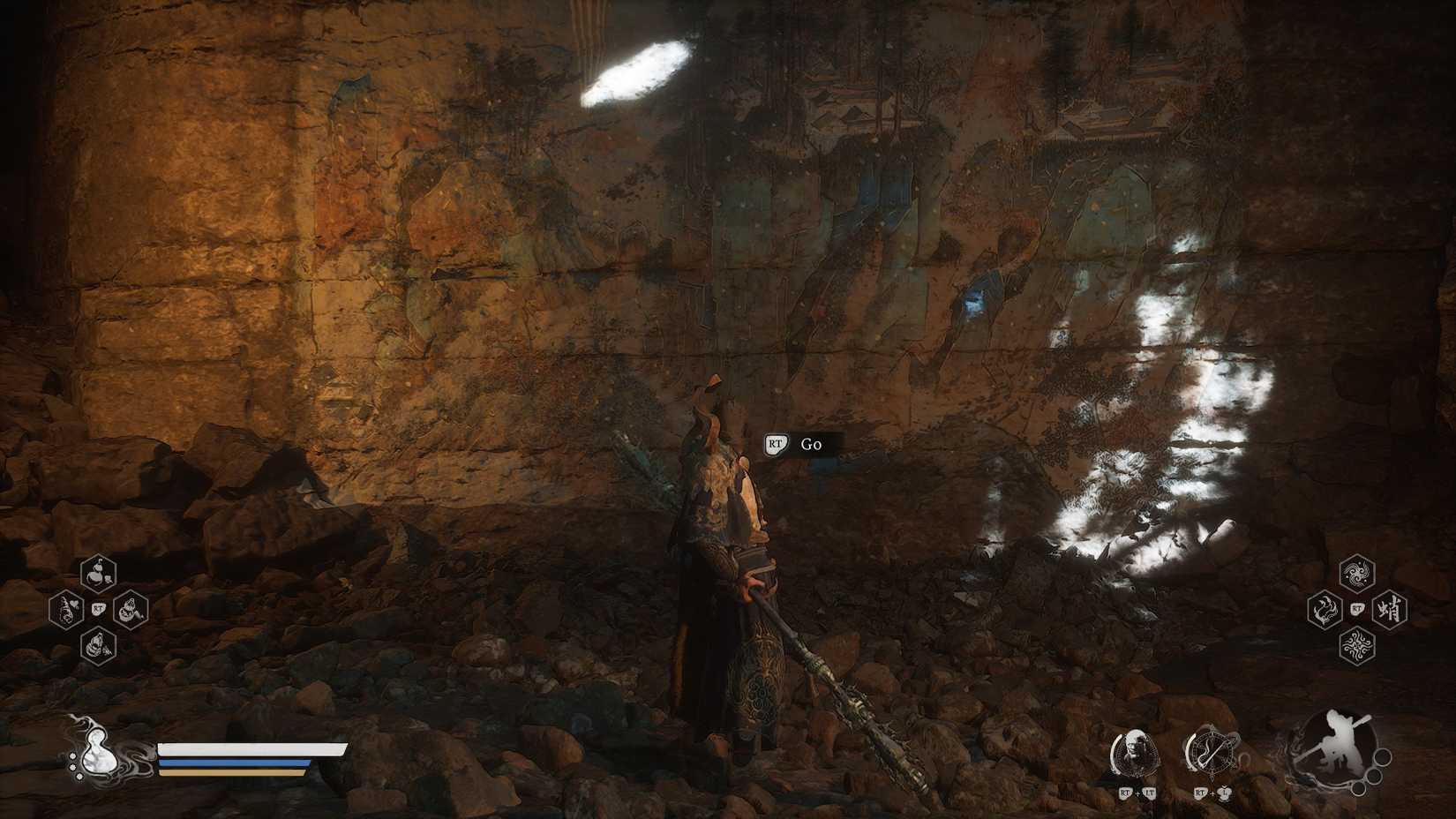Click the RT badge at center of item wheel
Image resolution: width=1456 pixels, height=819 pixels.
click(99, 610)
